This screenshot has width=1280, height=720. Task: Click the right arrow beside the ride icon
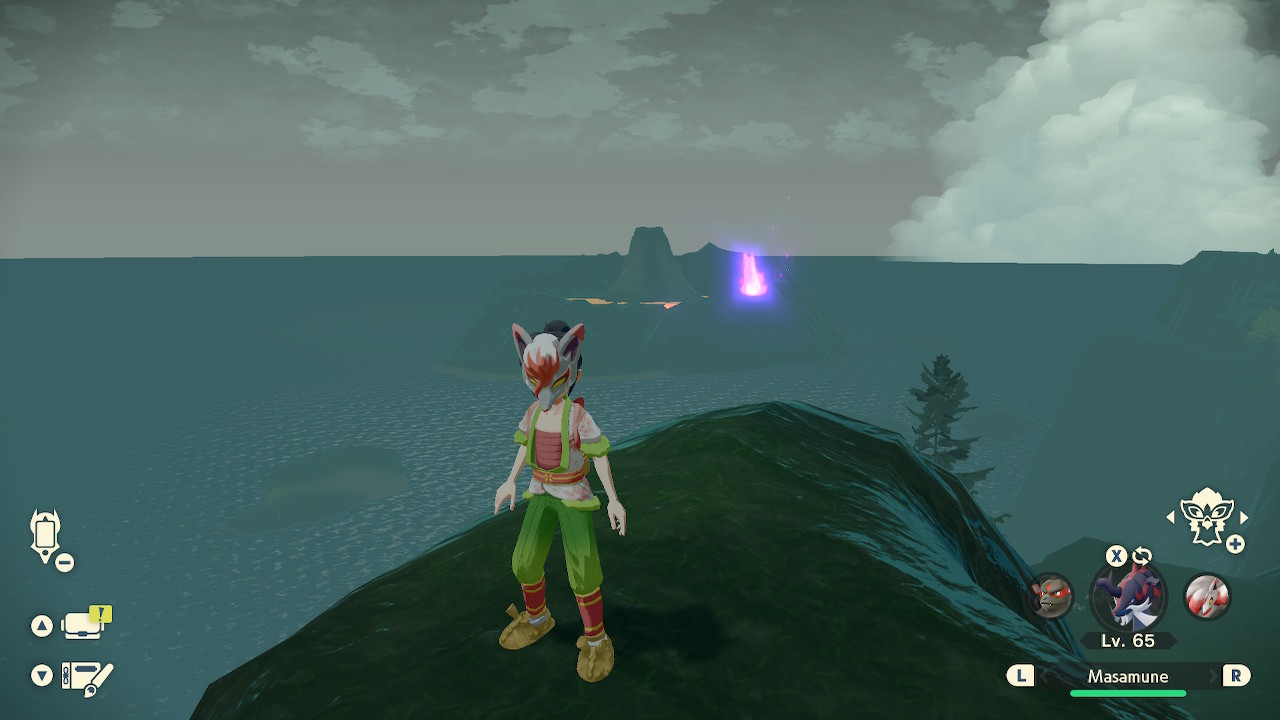(1244, 517)
